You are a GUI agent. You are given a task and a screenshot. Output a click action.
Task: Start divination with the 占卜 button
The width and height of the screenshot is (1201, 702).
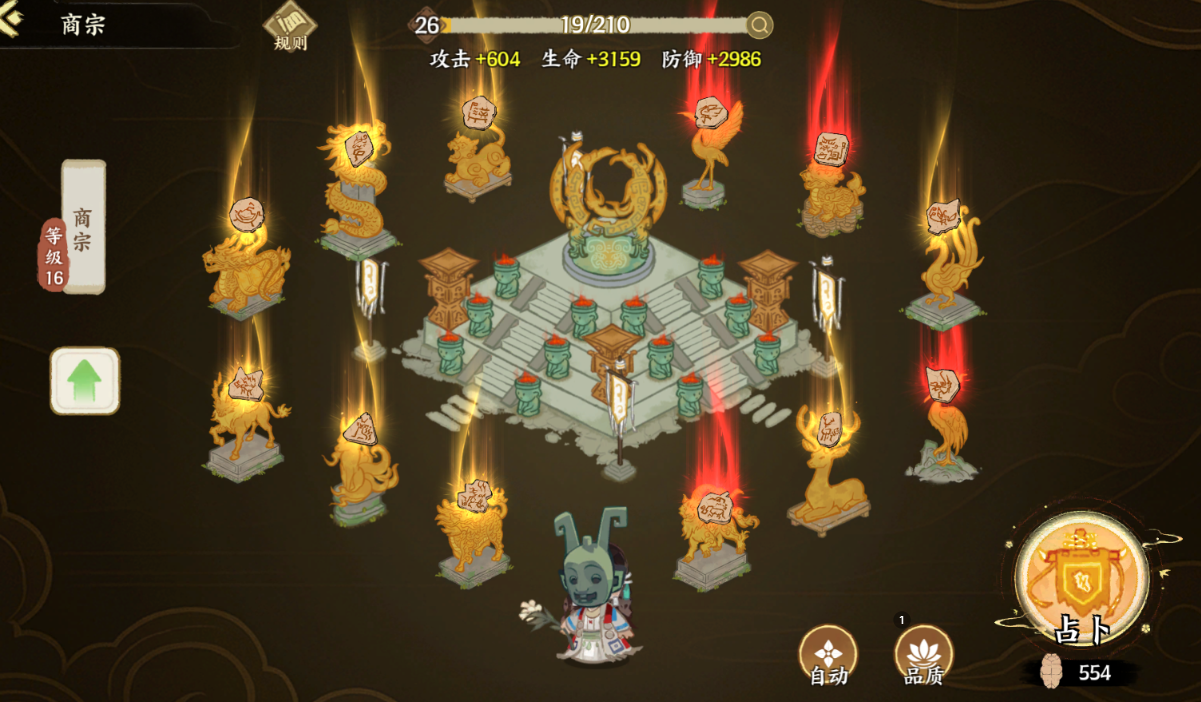click(x=1081, y=580)
